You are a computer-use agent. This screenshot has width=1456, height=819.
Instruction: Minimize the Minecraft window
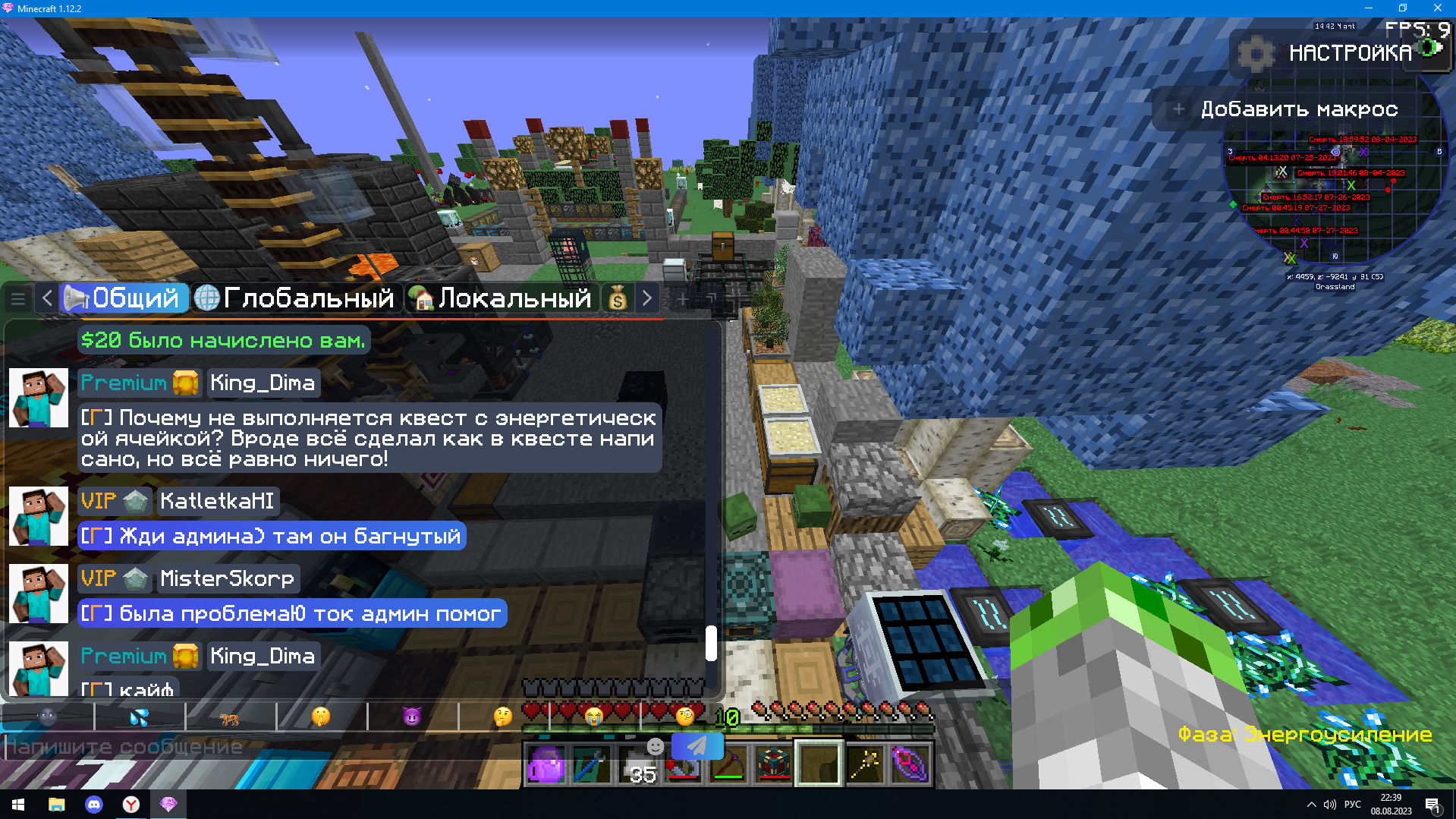coord(1368,8)
